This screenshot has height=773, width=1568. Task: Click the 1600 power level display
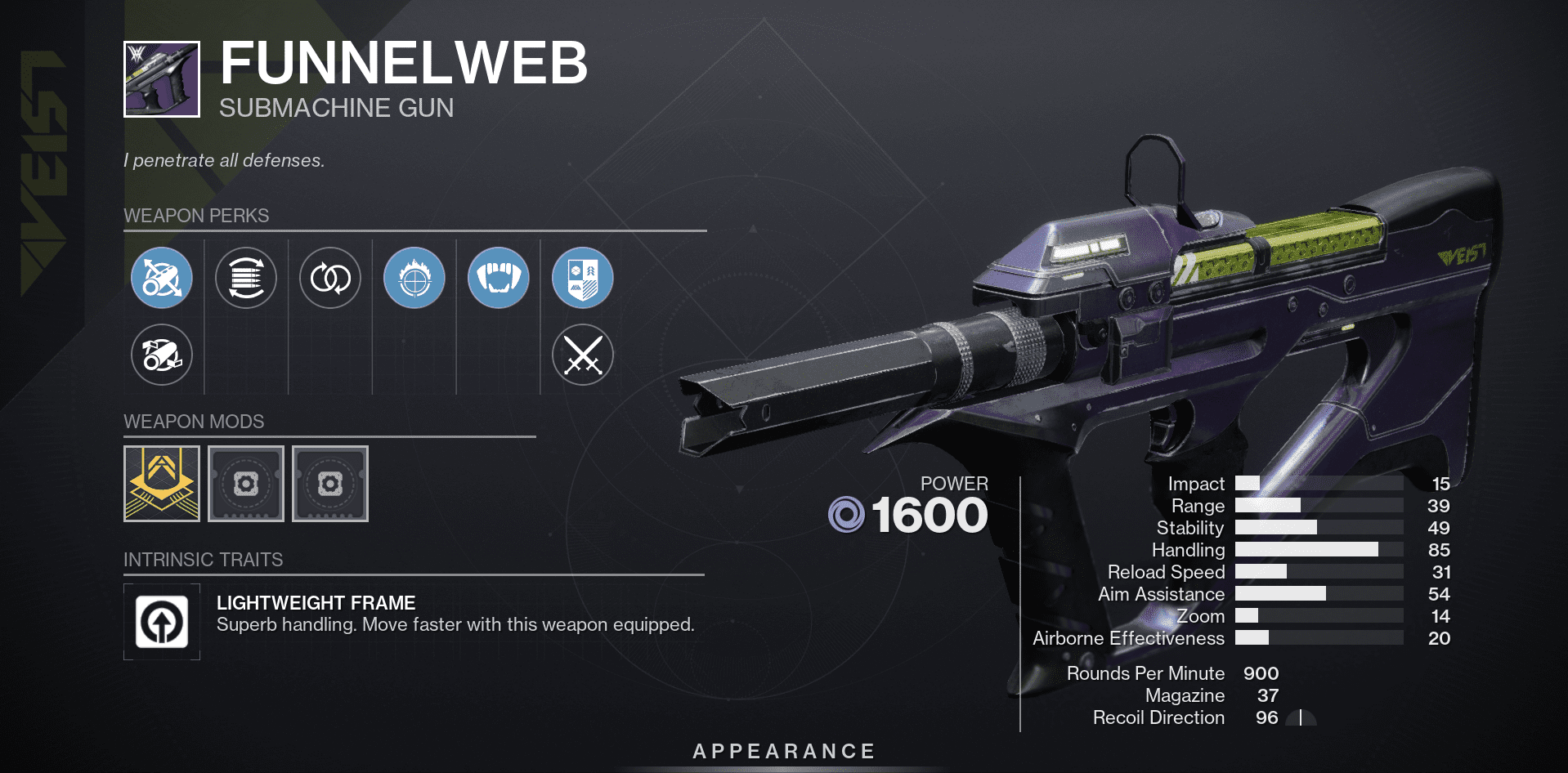[931, 514]
